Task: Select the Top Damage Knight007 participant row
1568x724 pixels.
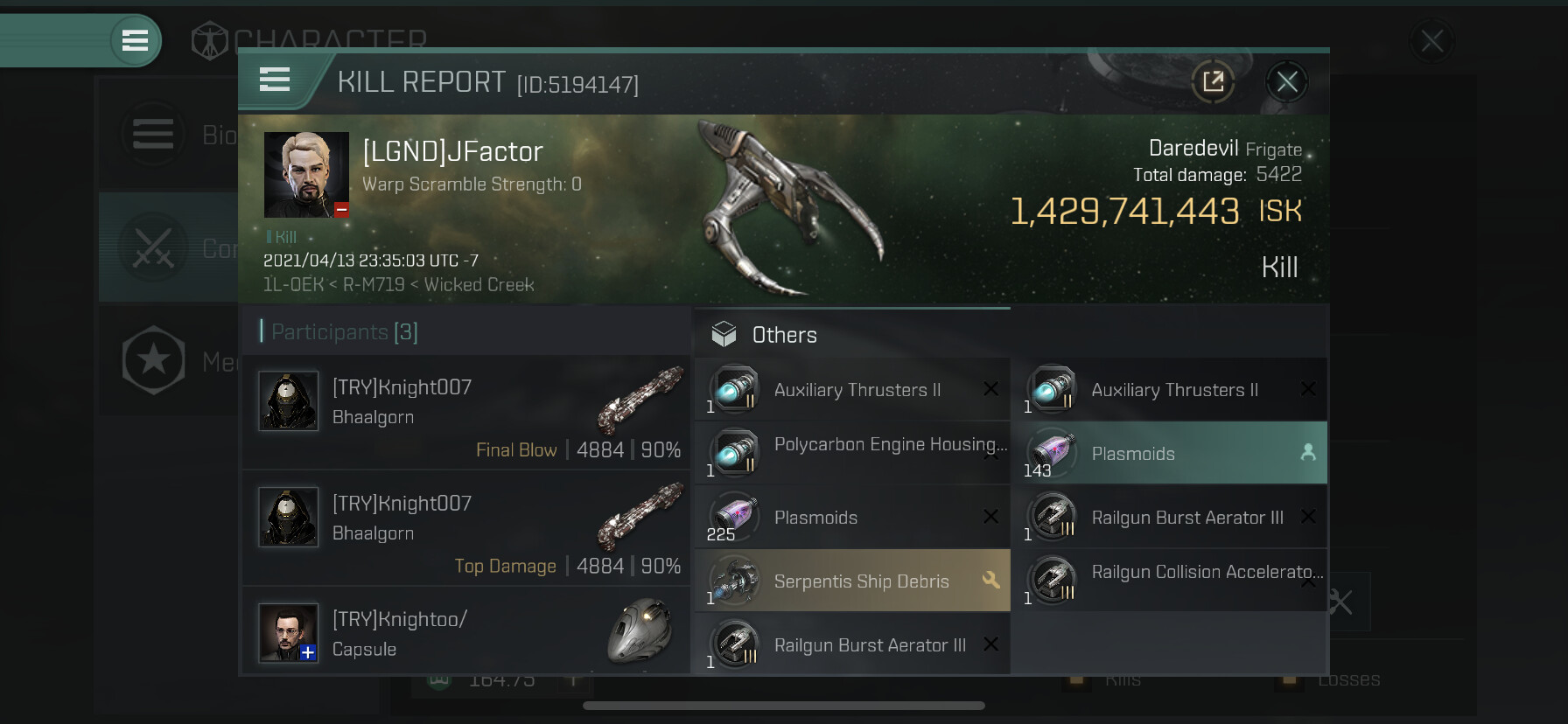Action: coord(465,528)
